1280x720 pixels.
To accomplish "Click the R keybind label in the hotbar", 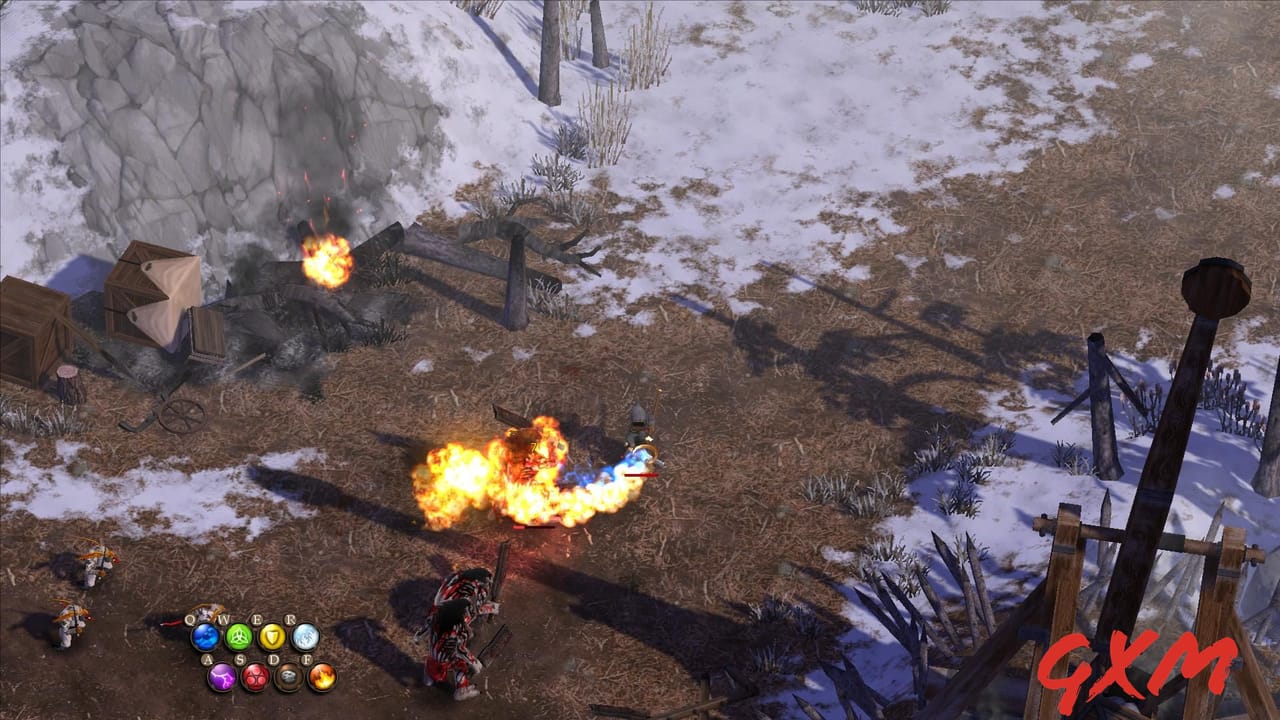I will (x=290, y=619).
